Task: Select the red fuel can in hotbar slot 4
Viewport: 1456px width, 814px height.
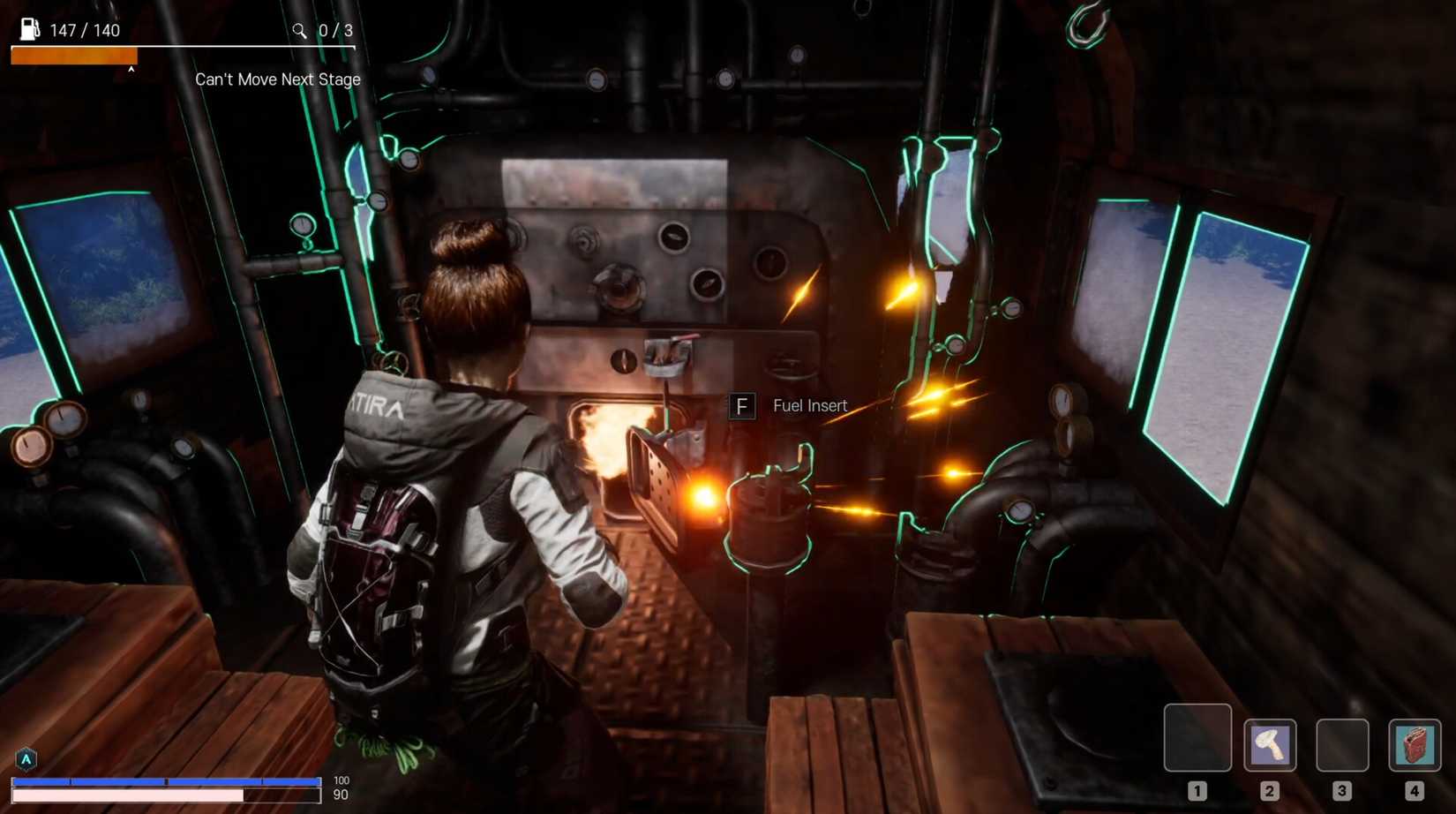Action: [x=1416, y=746]
